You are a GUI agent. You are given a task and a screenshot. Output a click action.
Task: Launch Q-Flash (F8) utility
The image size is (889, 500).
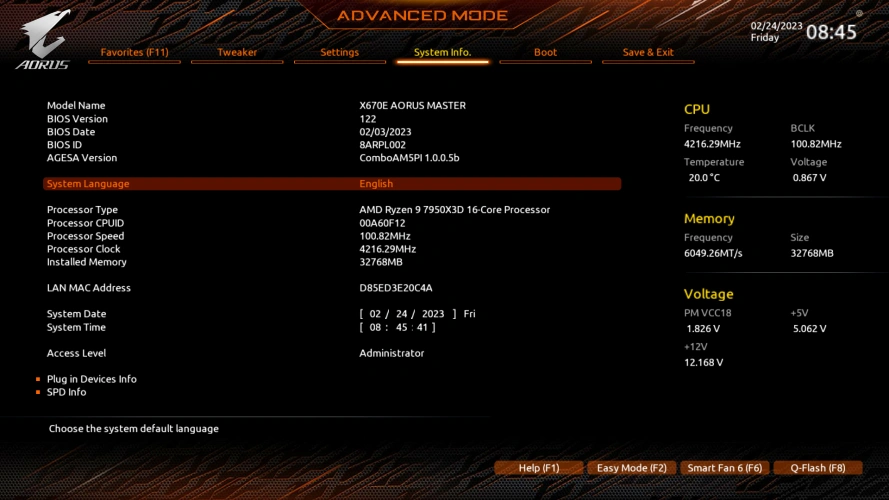[818, 468]
